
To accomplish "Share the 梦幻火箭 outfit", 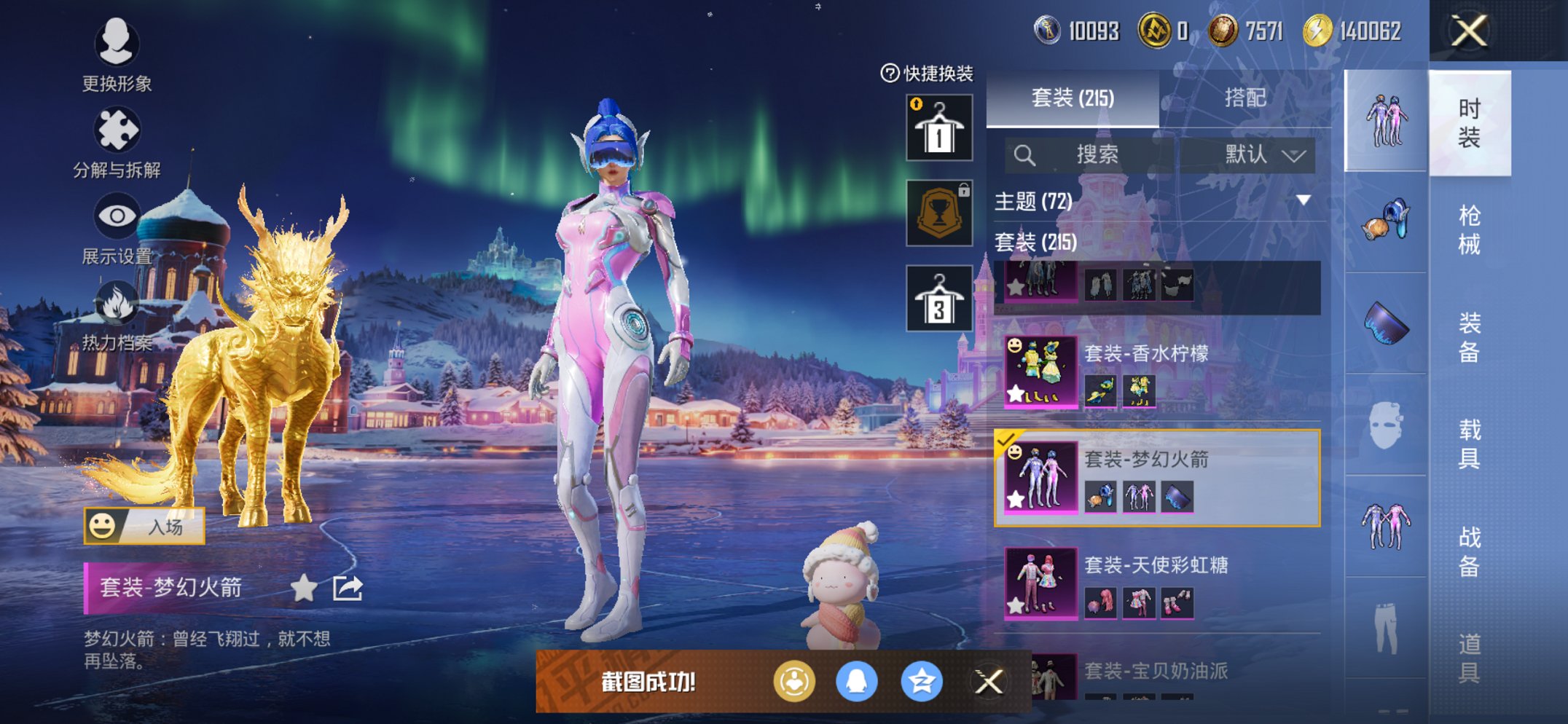I will 348,588.
